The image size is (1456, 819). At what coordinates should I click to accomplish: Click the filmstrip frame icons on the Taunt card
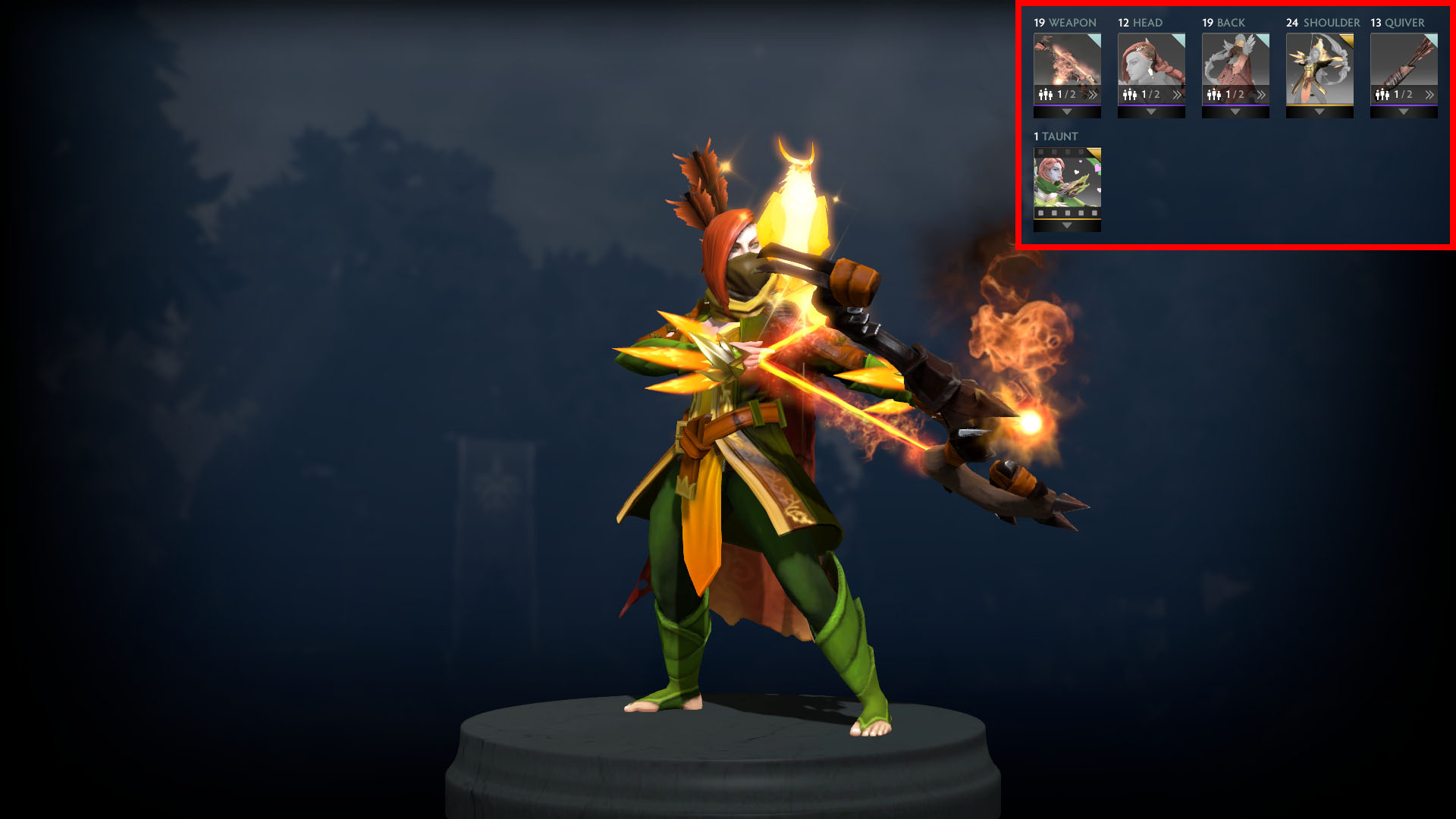(1067, 215)
